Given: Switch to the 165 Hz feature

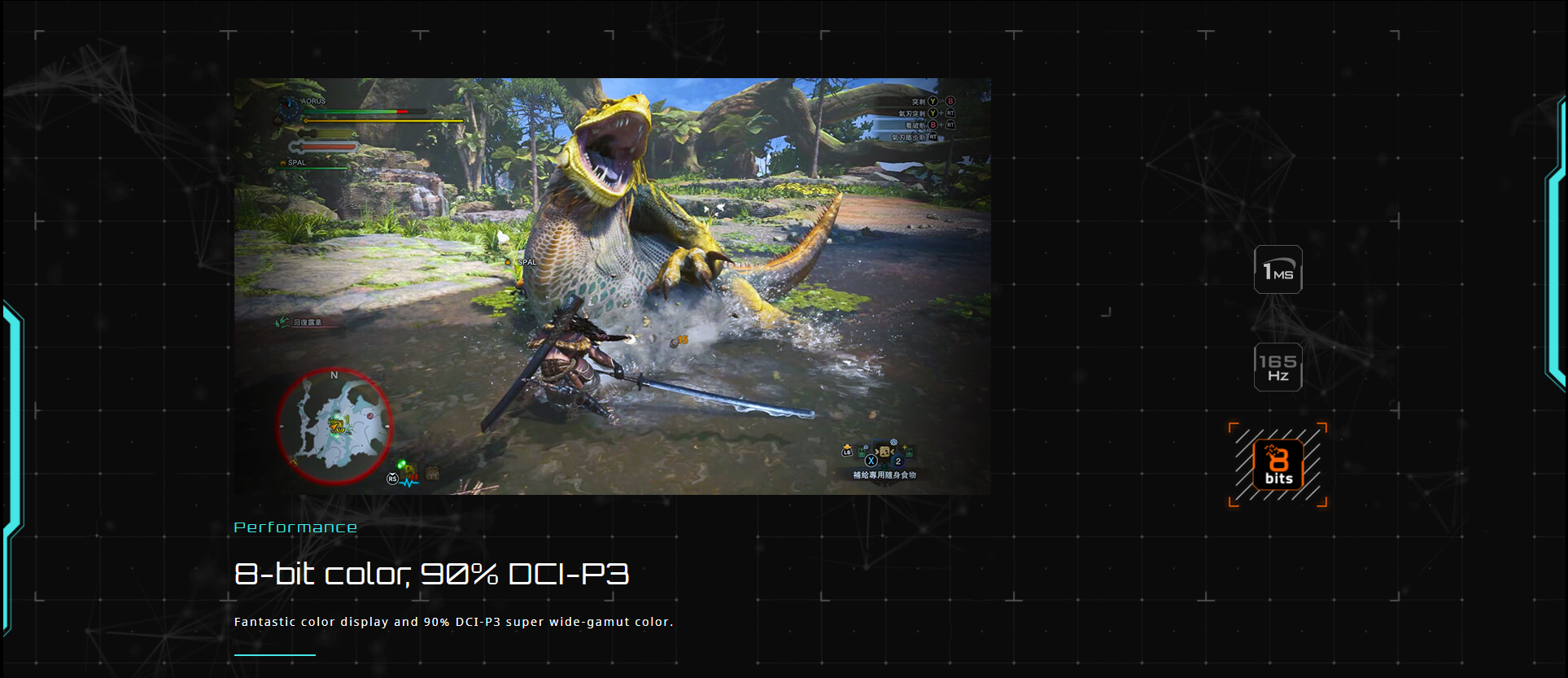Looking at the screenshot, I should point(1278,367).
